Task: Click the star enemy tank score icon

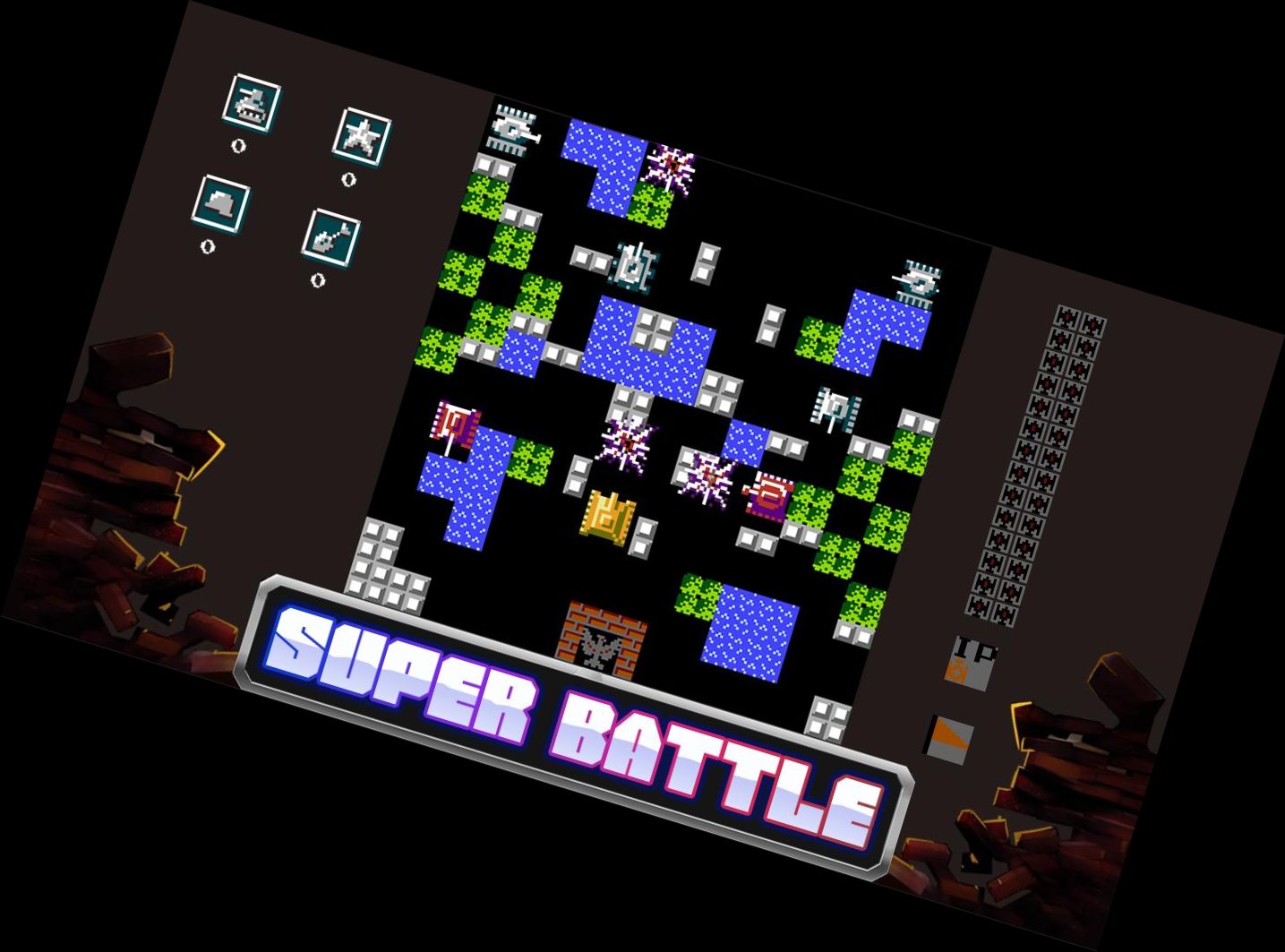Action: click(x=364, y=137)
